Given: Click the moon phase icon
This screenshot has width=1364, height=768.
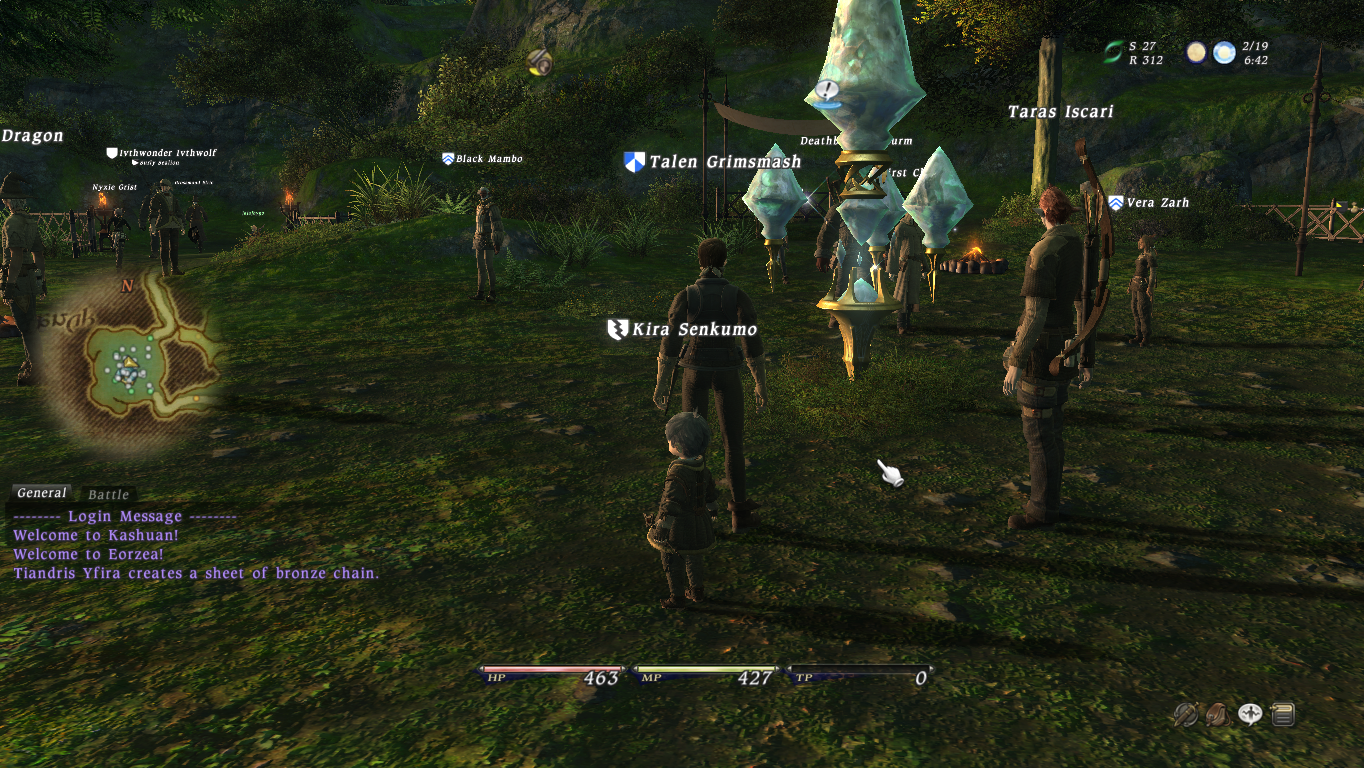Looking at the screenshot, I should click(x=1196, y=52).
